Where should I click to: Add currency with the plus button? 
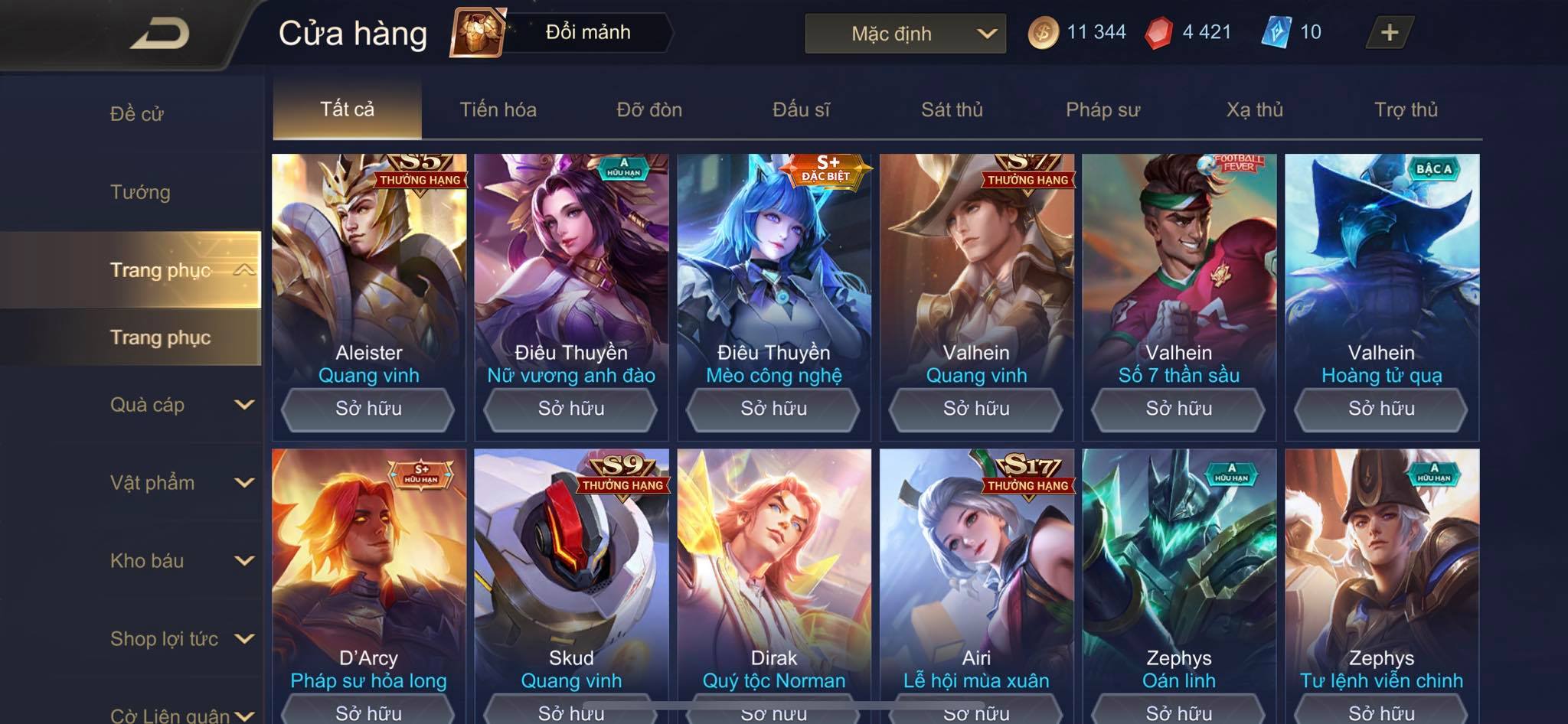pyautogui.click(x=1389, y=33)
